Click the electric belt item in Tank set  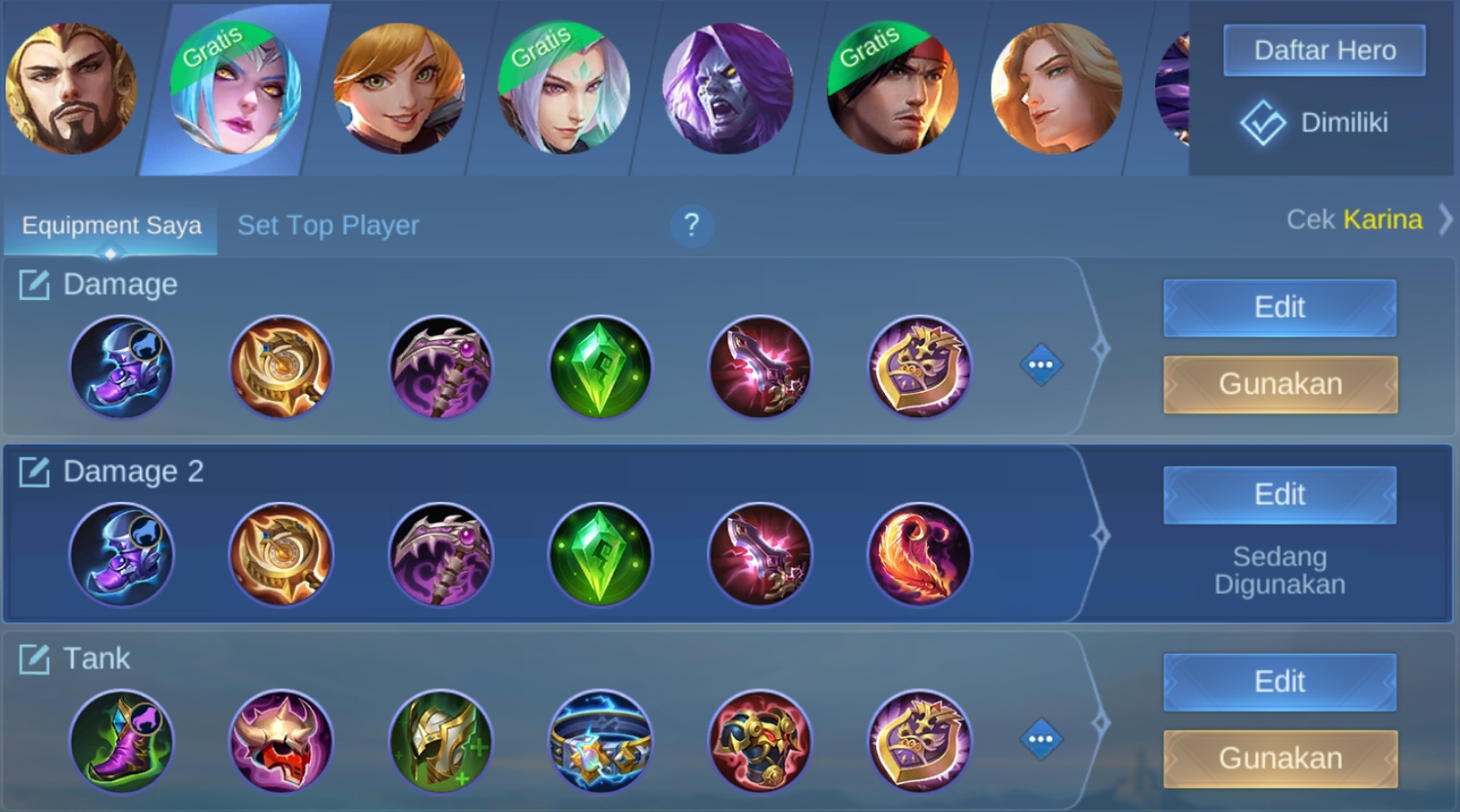click(x=599, y=741)
